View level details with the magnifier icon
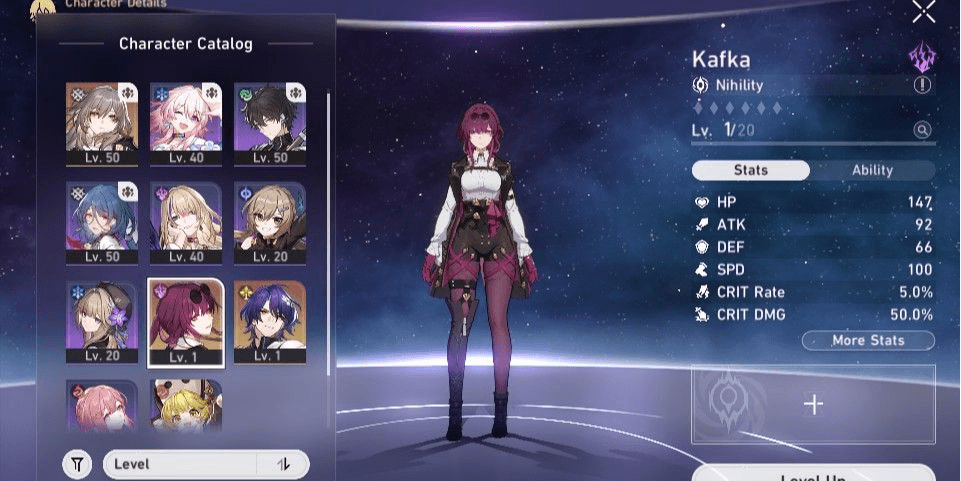This screenshot has width=961, height=481. click(922, 130)
